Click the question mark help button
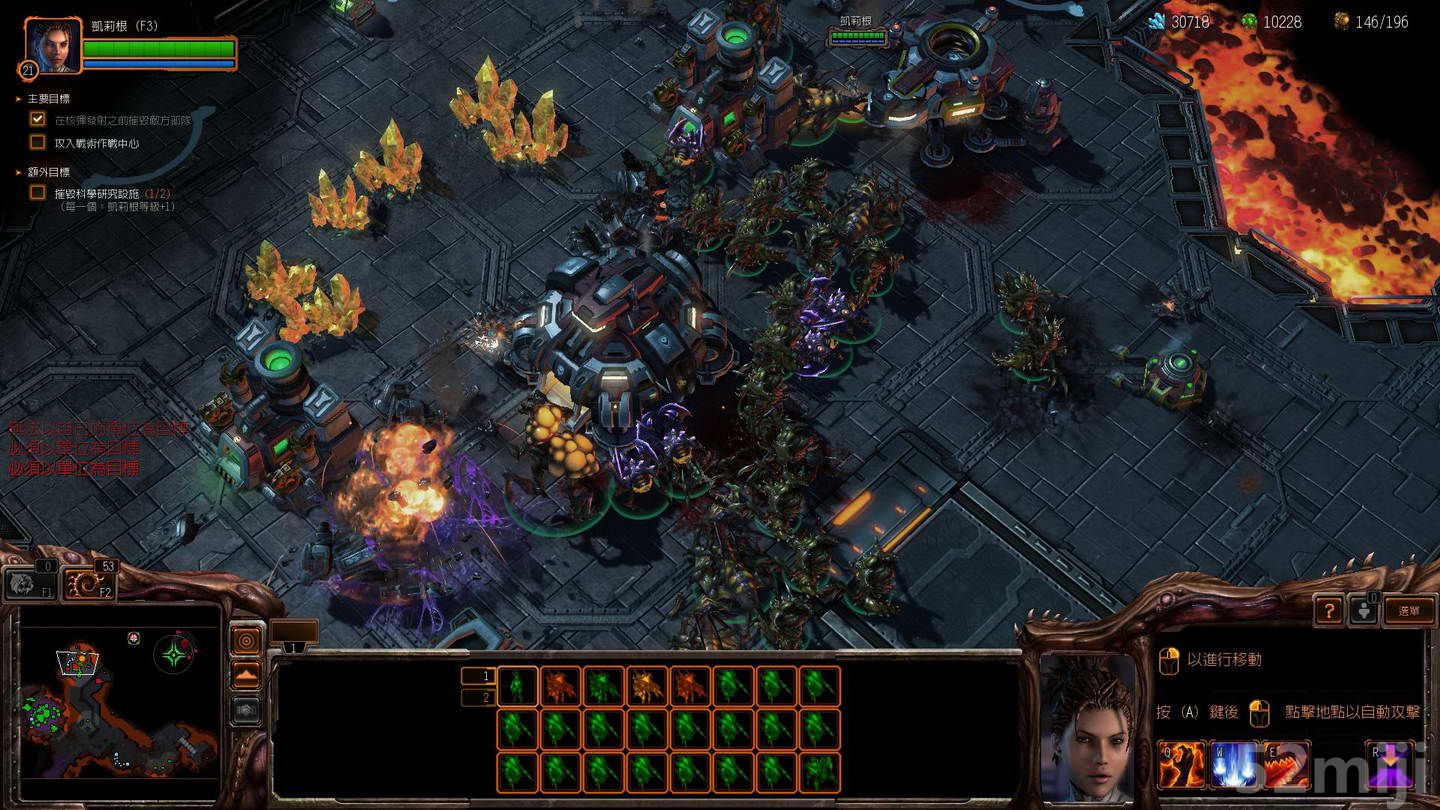 tap(1329, 611)
